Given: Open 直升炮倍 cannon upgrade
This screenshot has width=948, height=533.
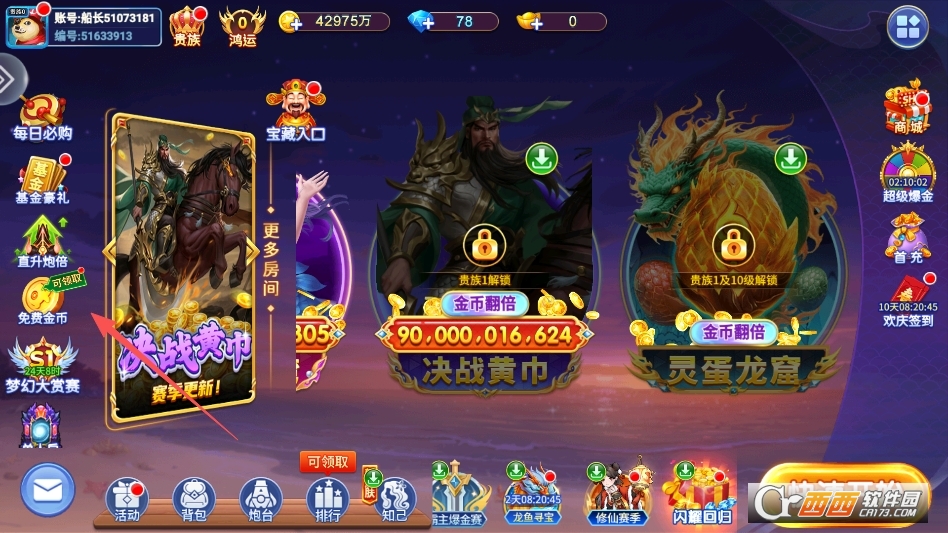Looking at the screenshot, I should click(42, 244).
